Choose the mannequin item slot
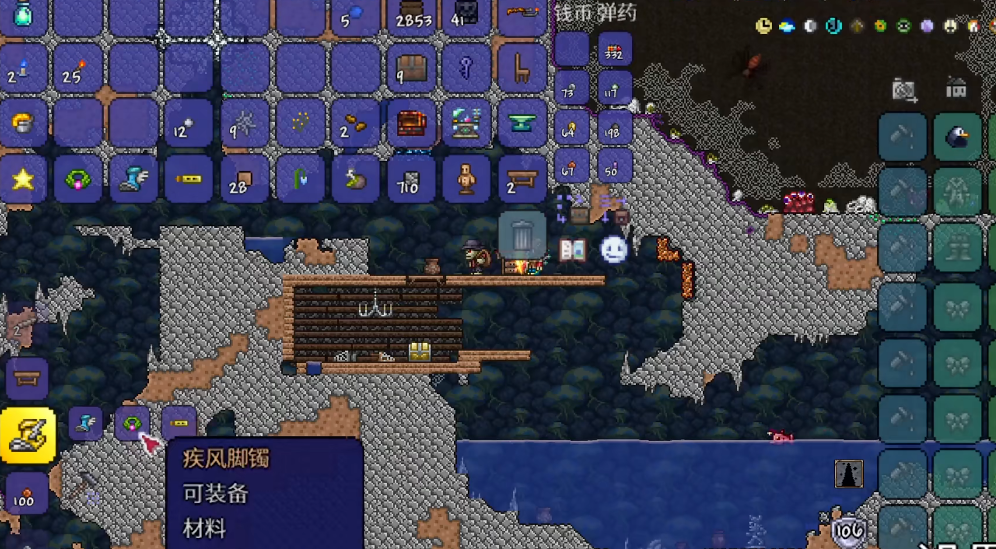 pos(467,180)
